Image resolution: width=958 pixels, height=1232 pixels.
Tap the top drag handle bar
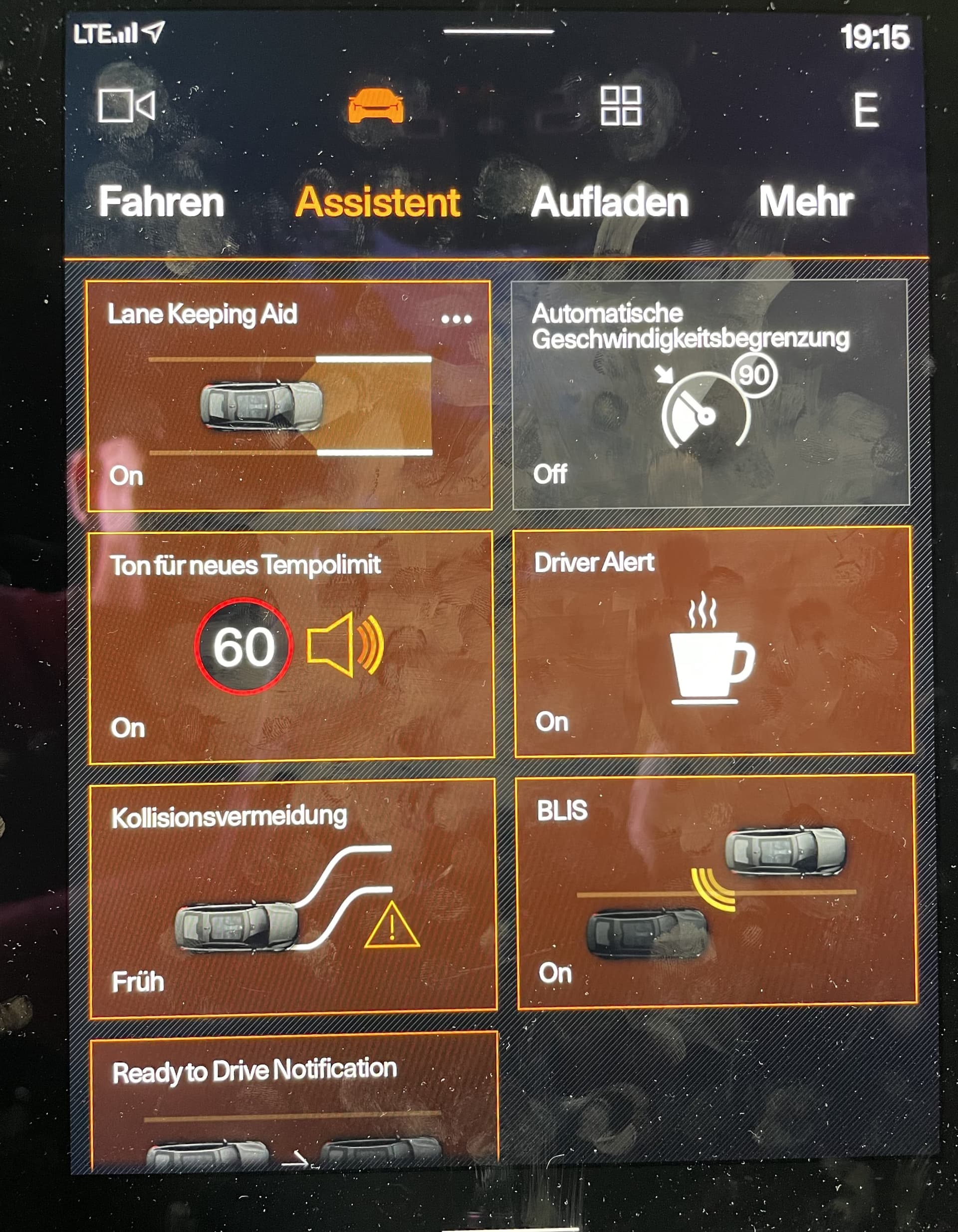(x=498, y=31)
